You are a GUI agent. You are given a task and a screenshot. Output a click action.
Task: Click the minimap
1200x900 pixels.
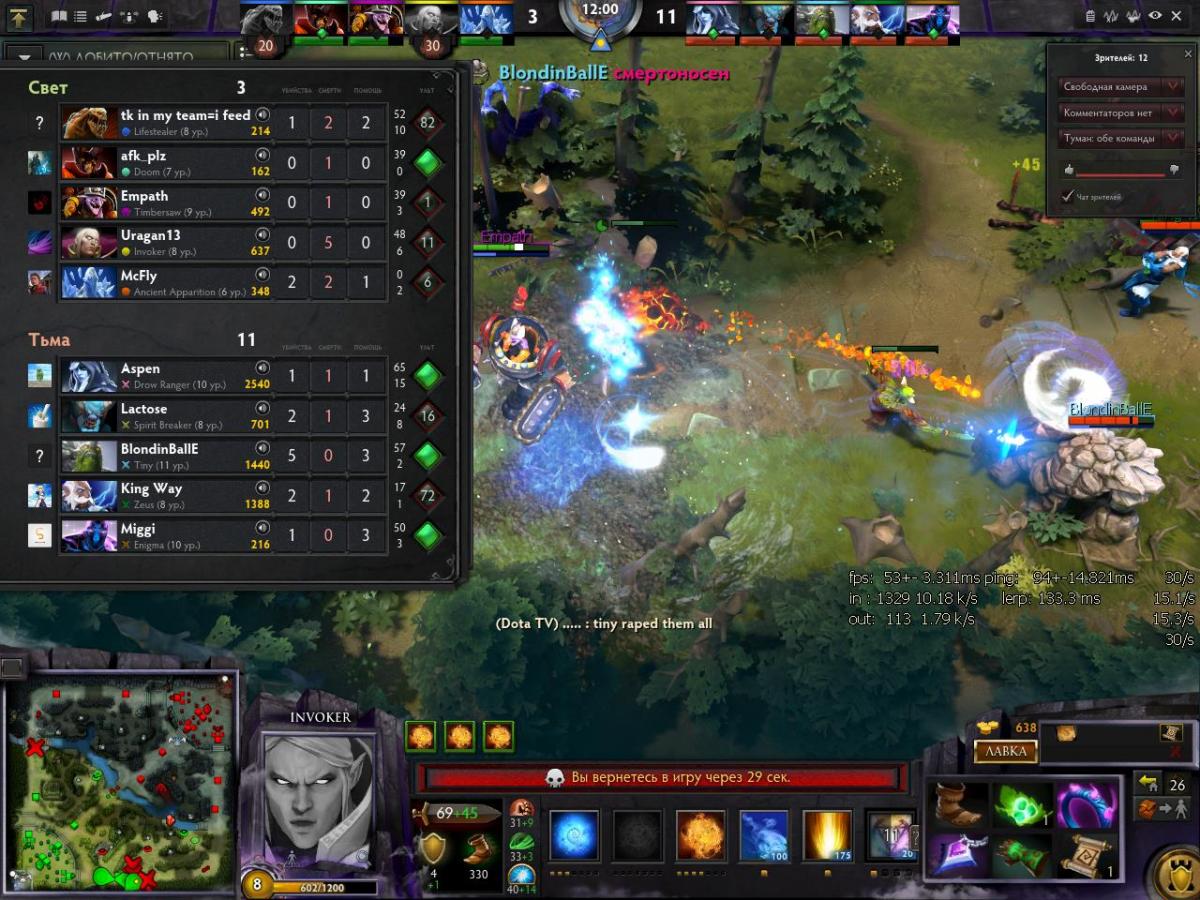click(121, 780)
